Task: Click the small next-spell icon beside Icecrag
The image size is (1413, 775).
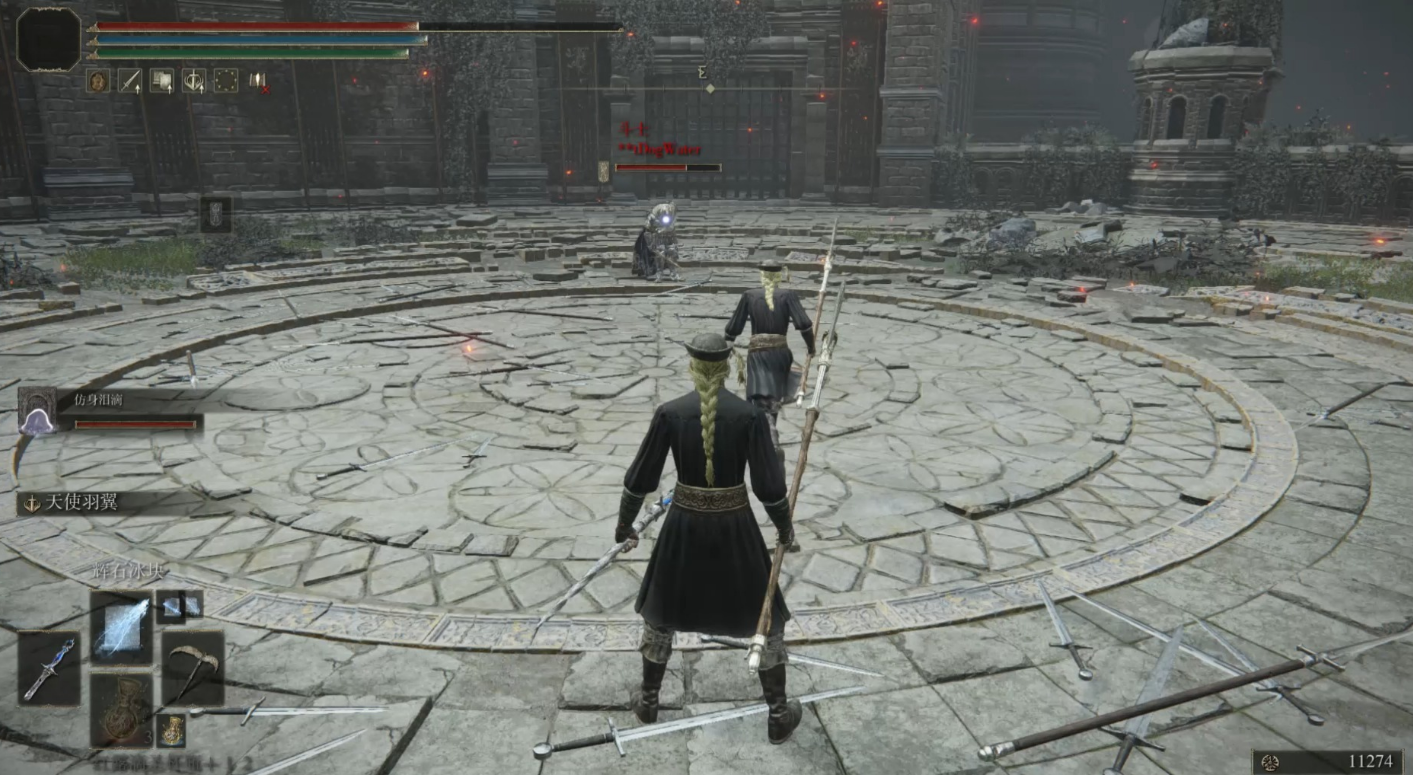Action: coord(178,604)
